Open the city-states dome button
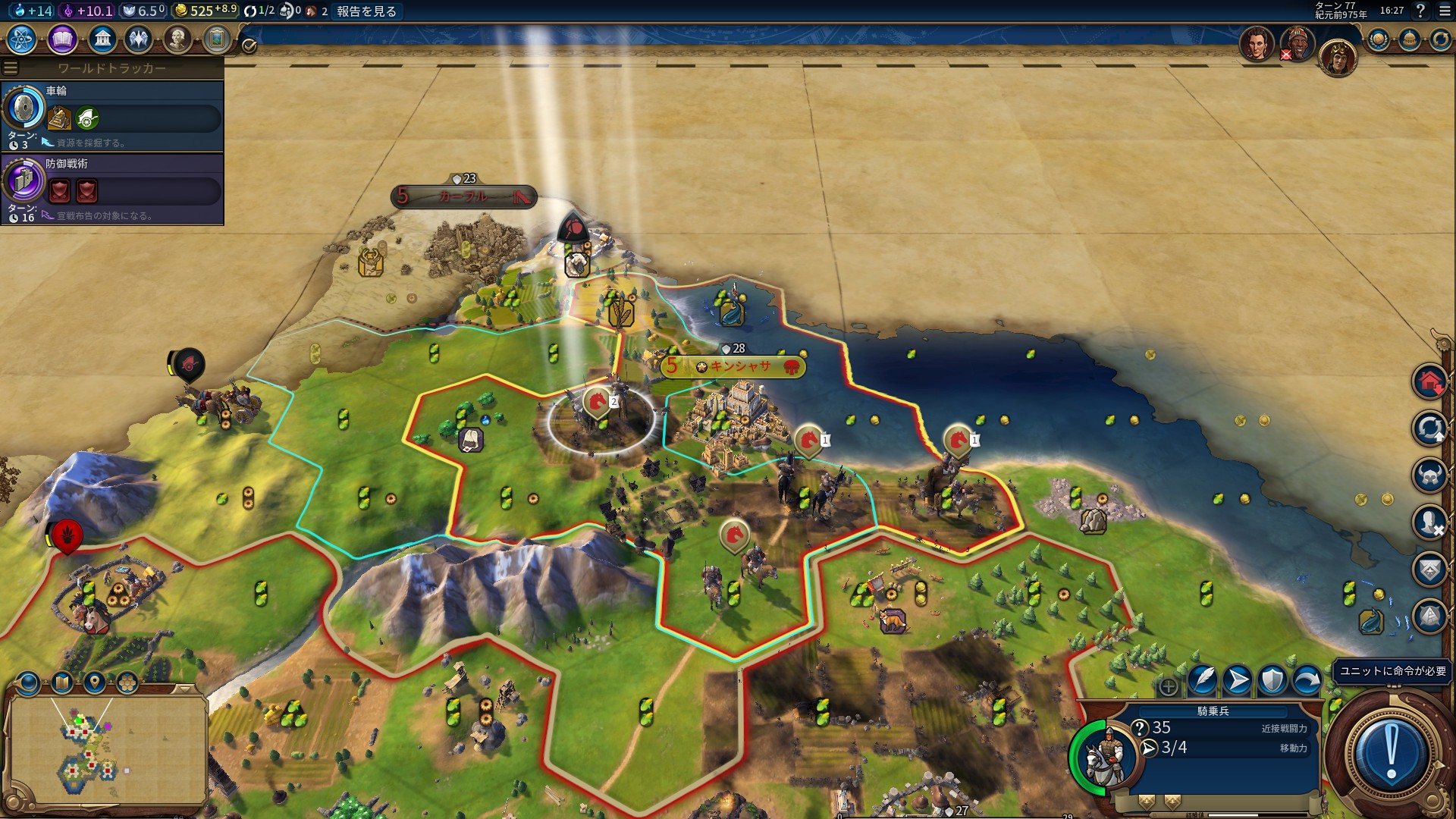This screenshot has width=1456, height=819. pos(1409,39)
